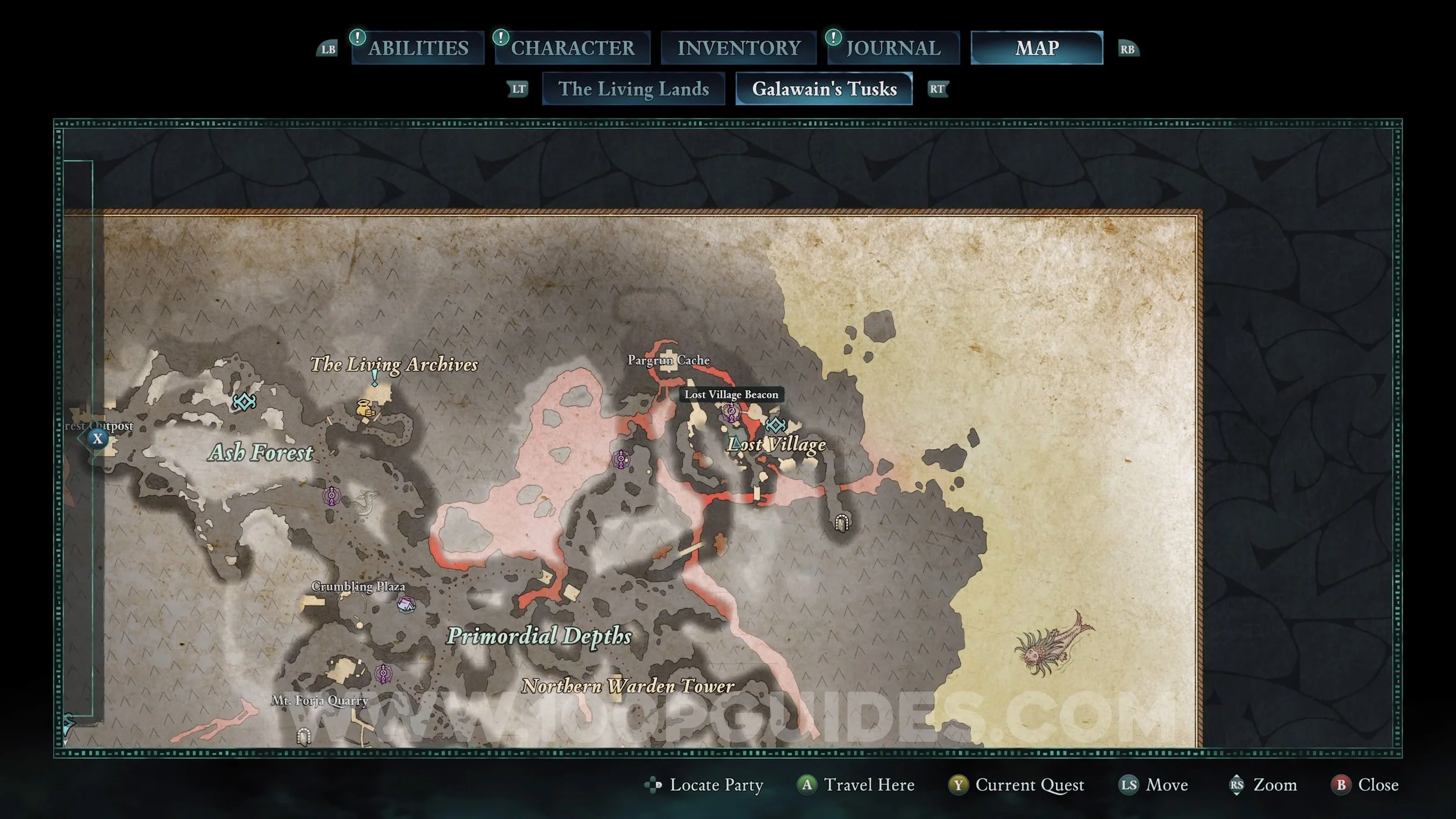The width and height of the screenshot is (1456, 819).
Task: Select the Map tab
Action: [1037, 48]
